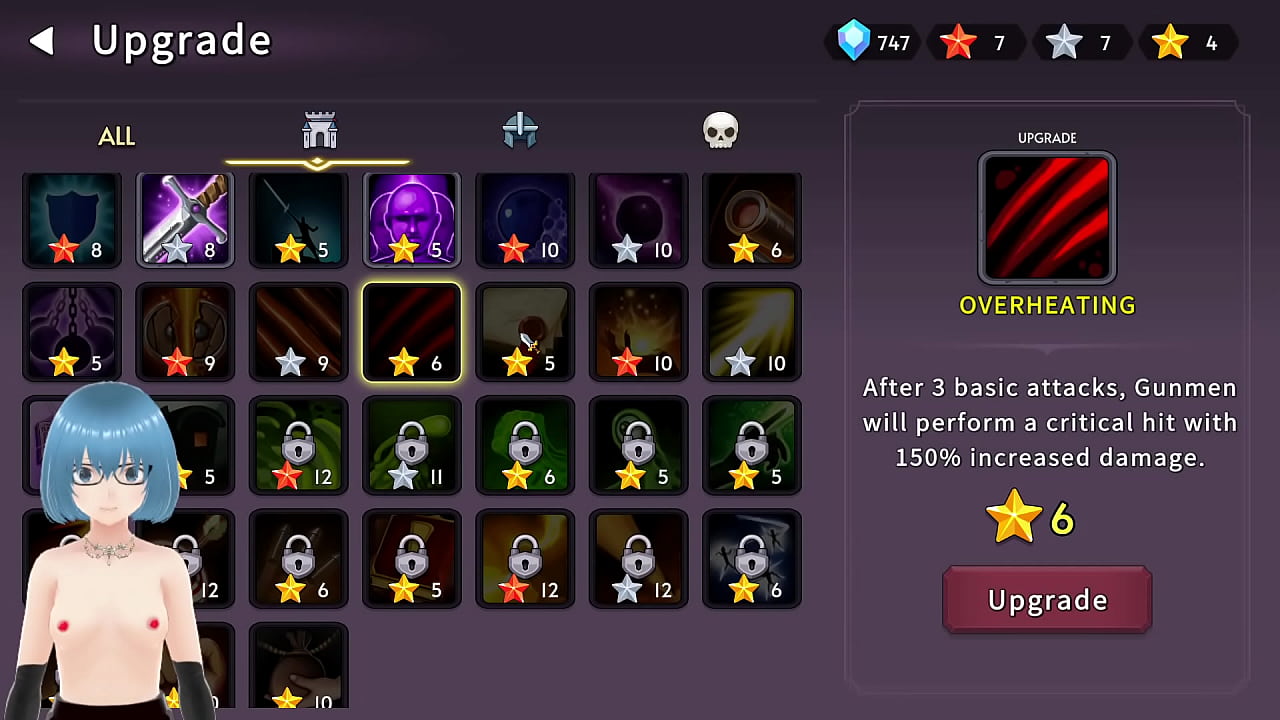
Task: Go back using the back arrow
Action: (x=41, y=40)
